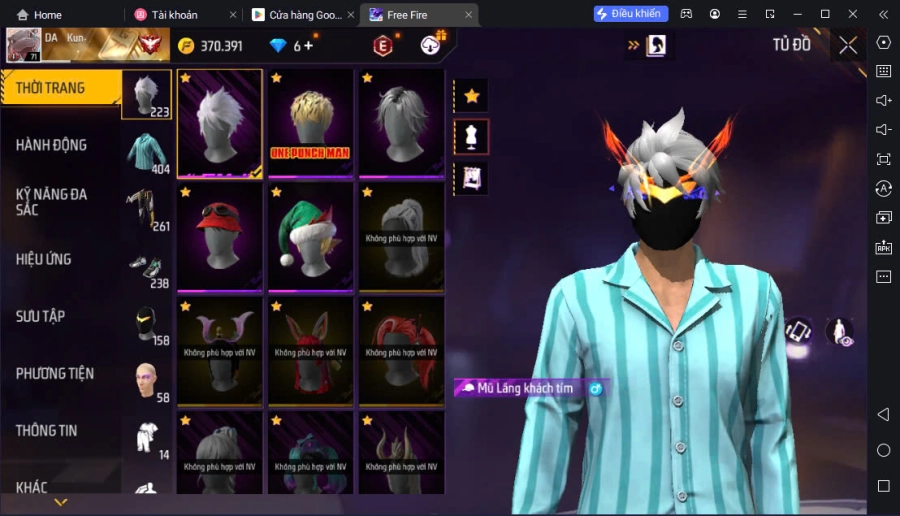Open the PHƯƠNG TIỆN category

55,373
